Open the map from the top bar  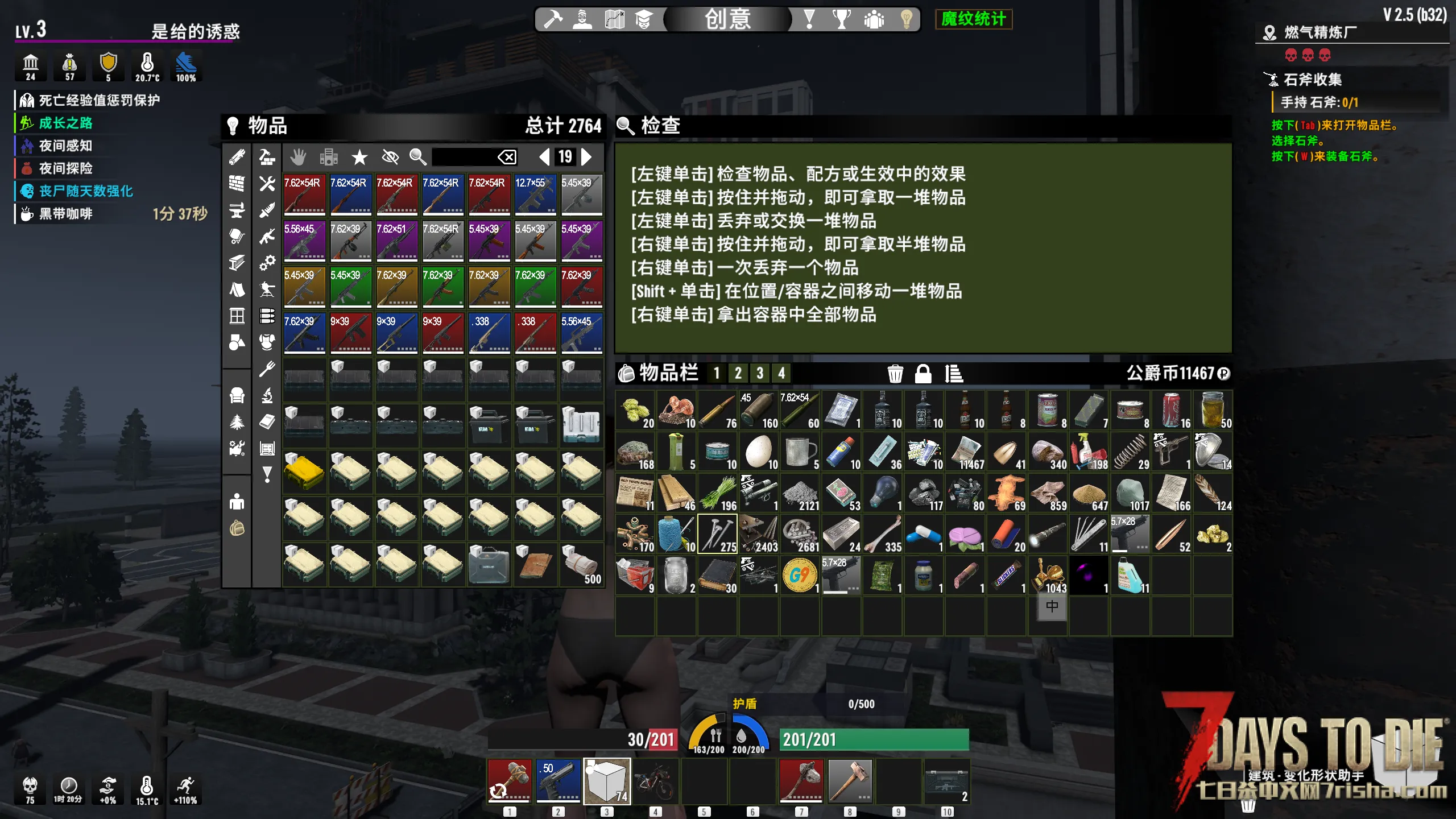click(x=614, y=19)
